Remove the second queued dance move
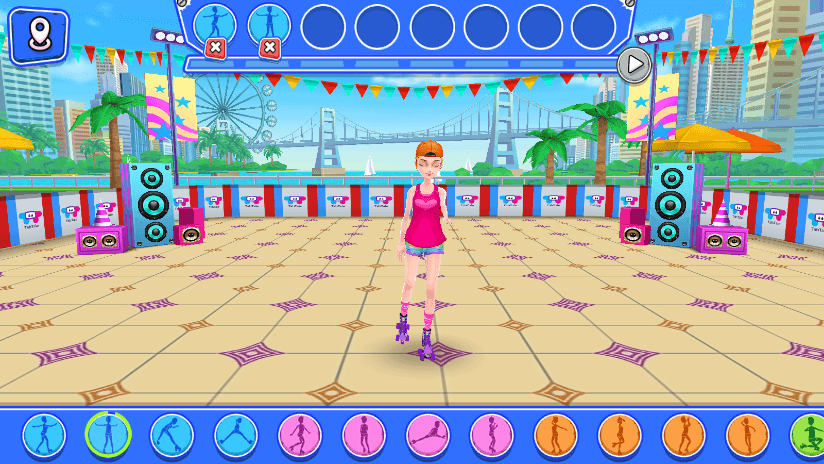 269,47
